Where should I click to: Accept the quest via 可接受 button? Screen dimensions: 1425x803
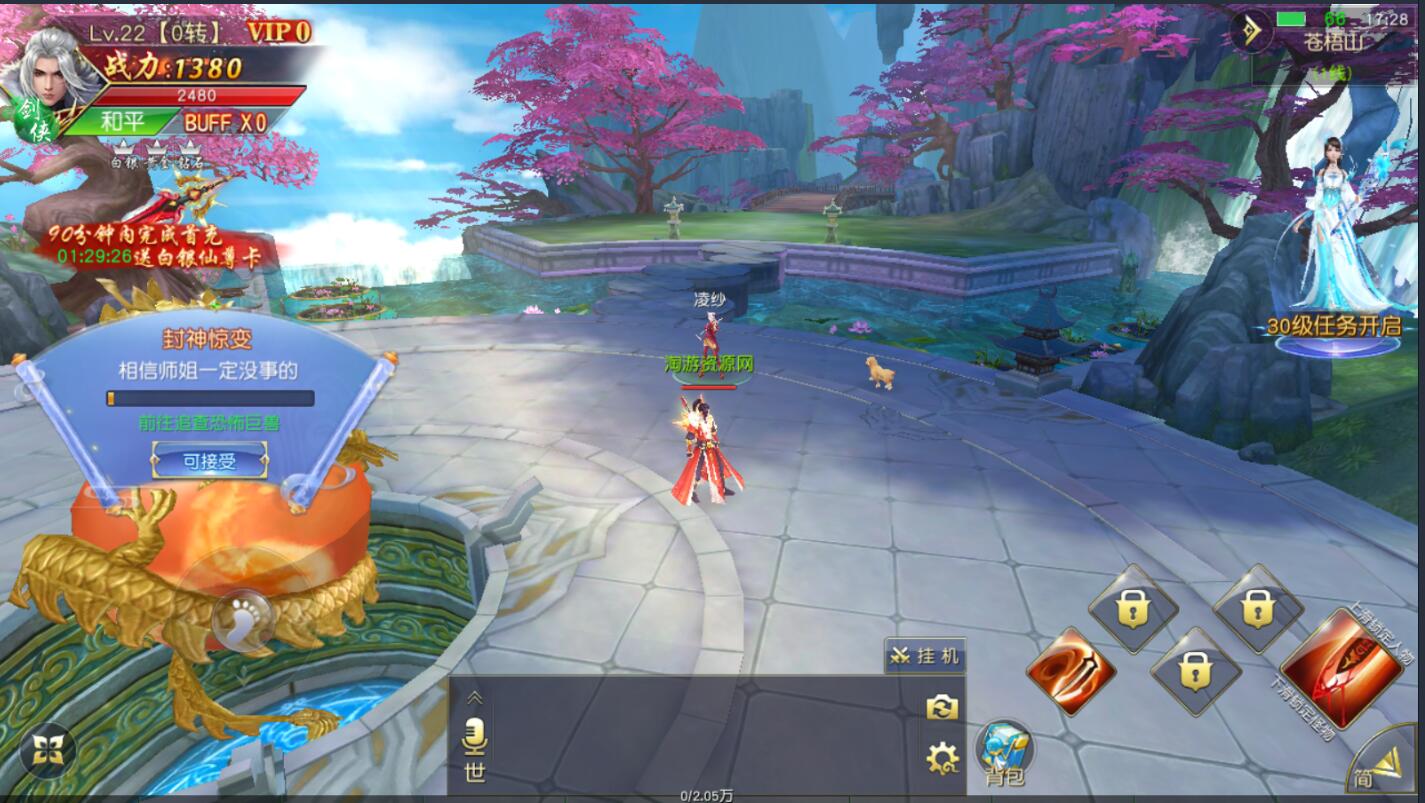(209, 461)
